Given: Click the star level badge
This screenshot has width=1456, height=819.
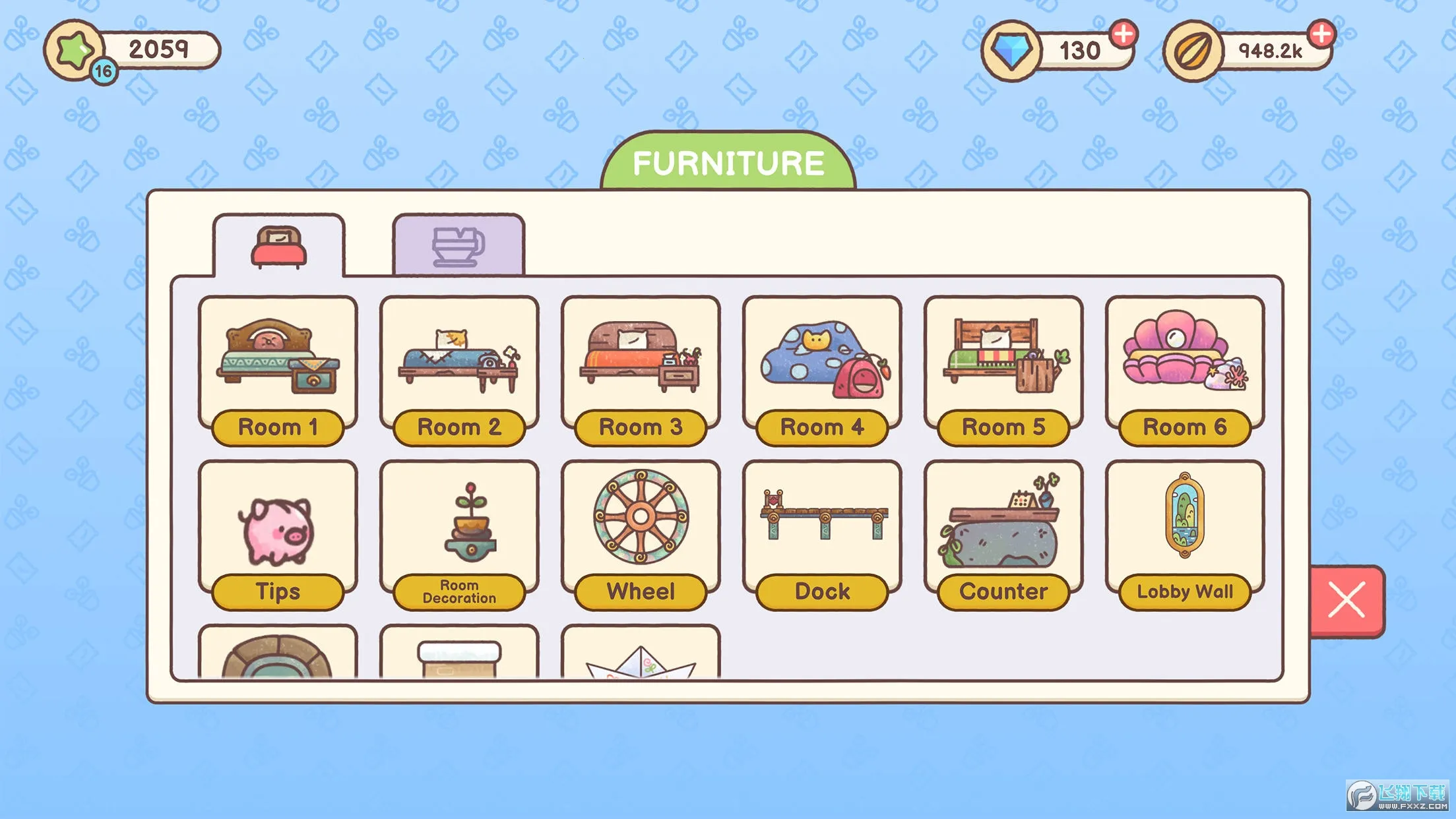Looking at the screenshot, I should [75, 49].
